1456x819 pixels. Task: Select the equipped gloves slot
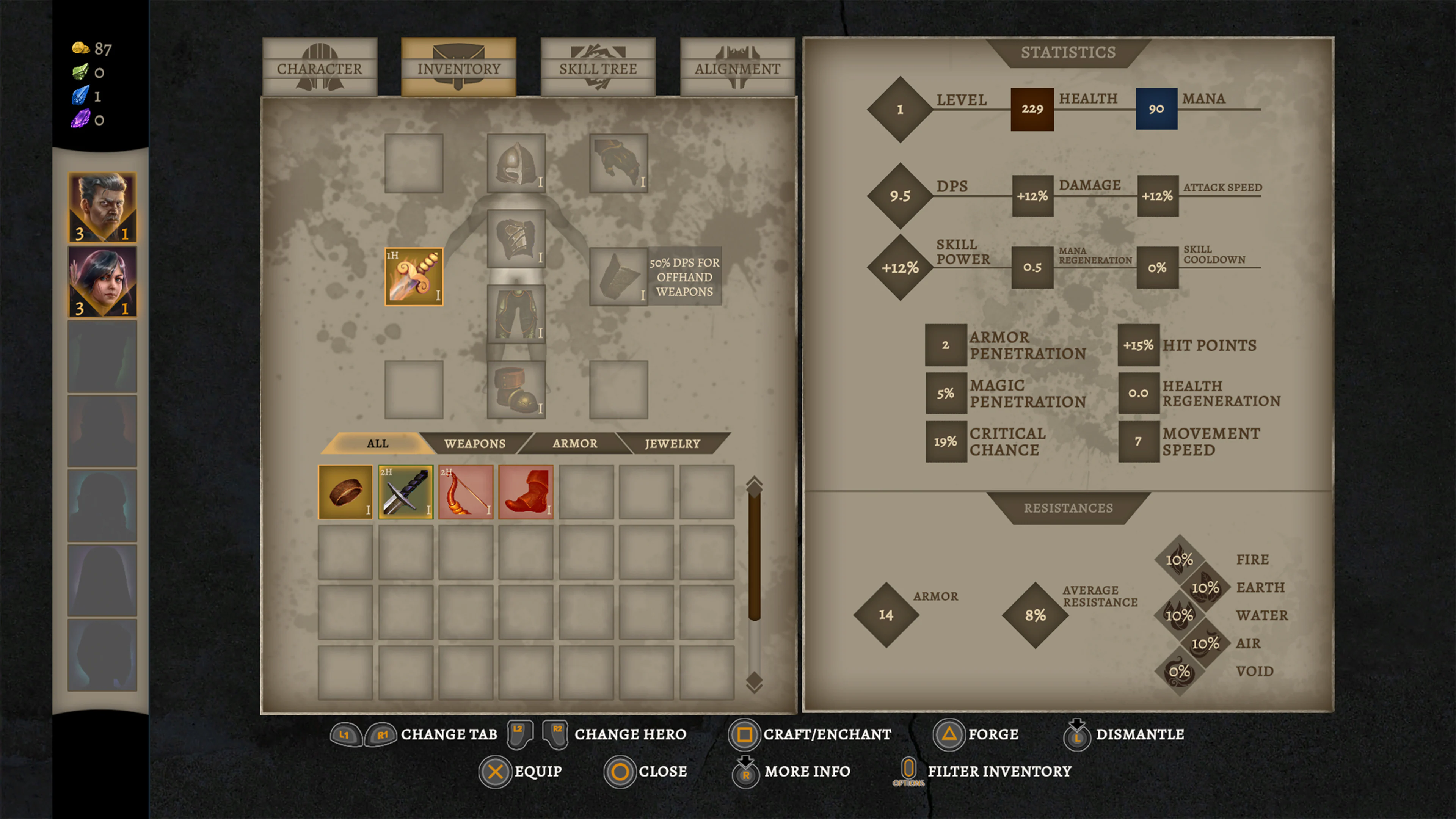pyautogui.click(x=618, y=163)
